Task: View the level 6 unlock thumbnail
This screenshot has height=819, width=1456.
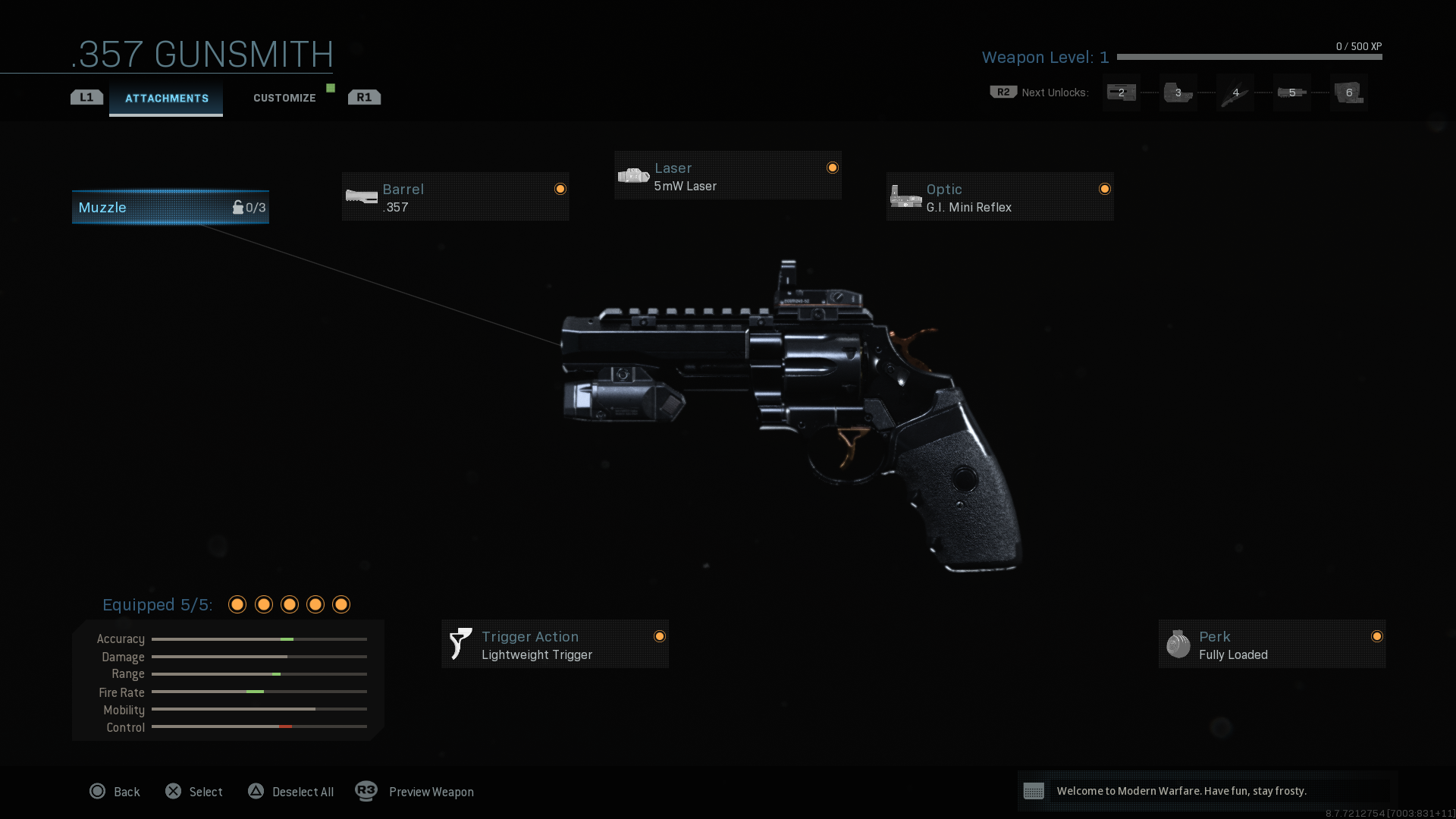Action: pos(1348,93)
